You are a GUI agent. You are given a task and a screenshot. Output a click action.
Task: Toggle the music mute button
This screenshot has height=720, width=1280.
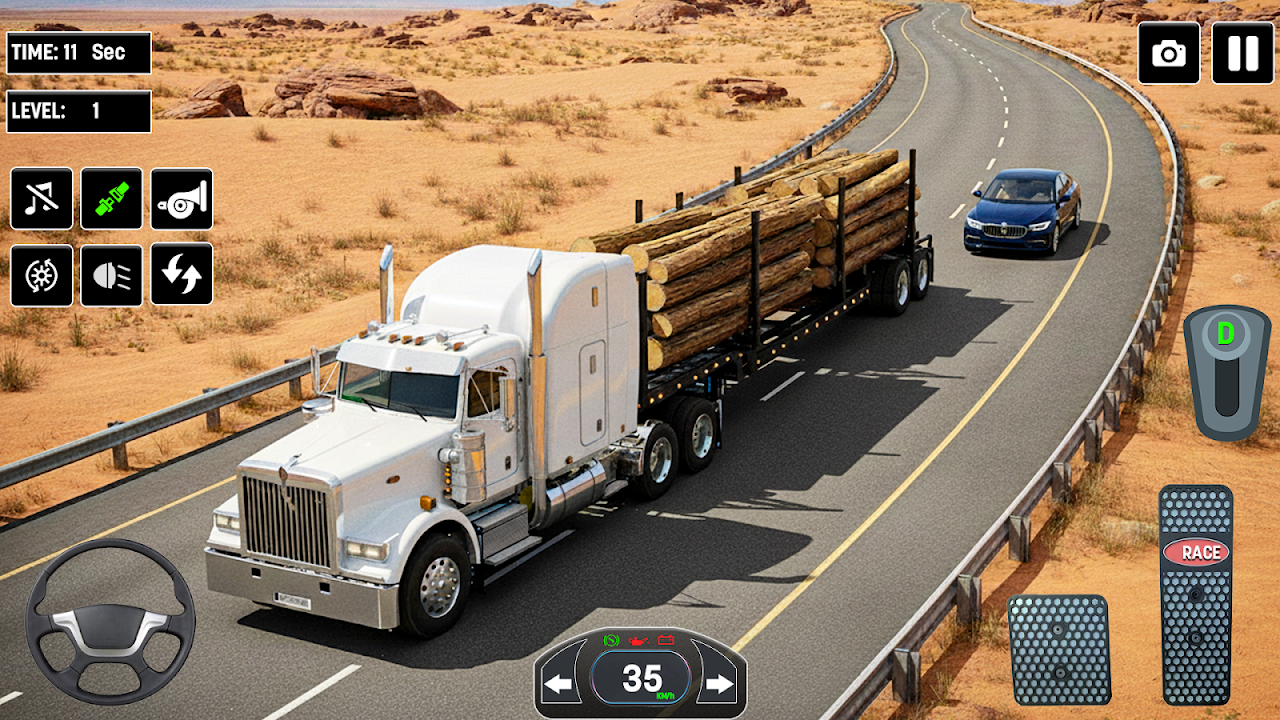point(42,199)
